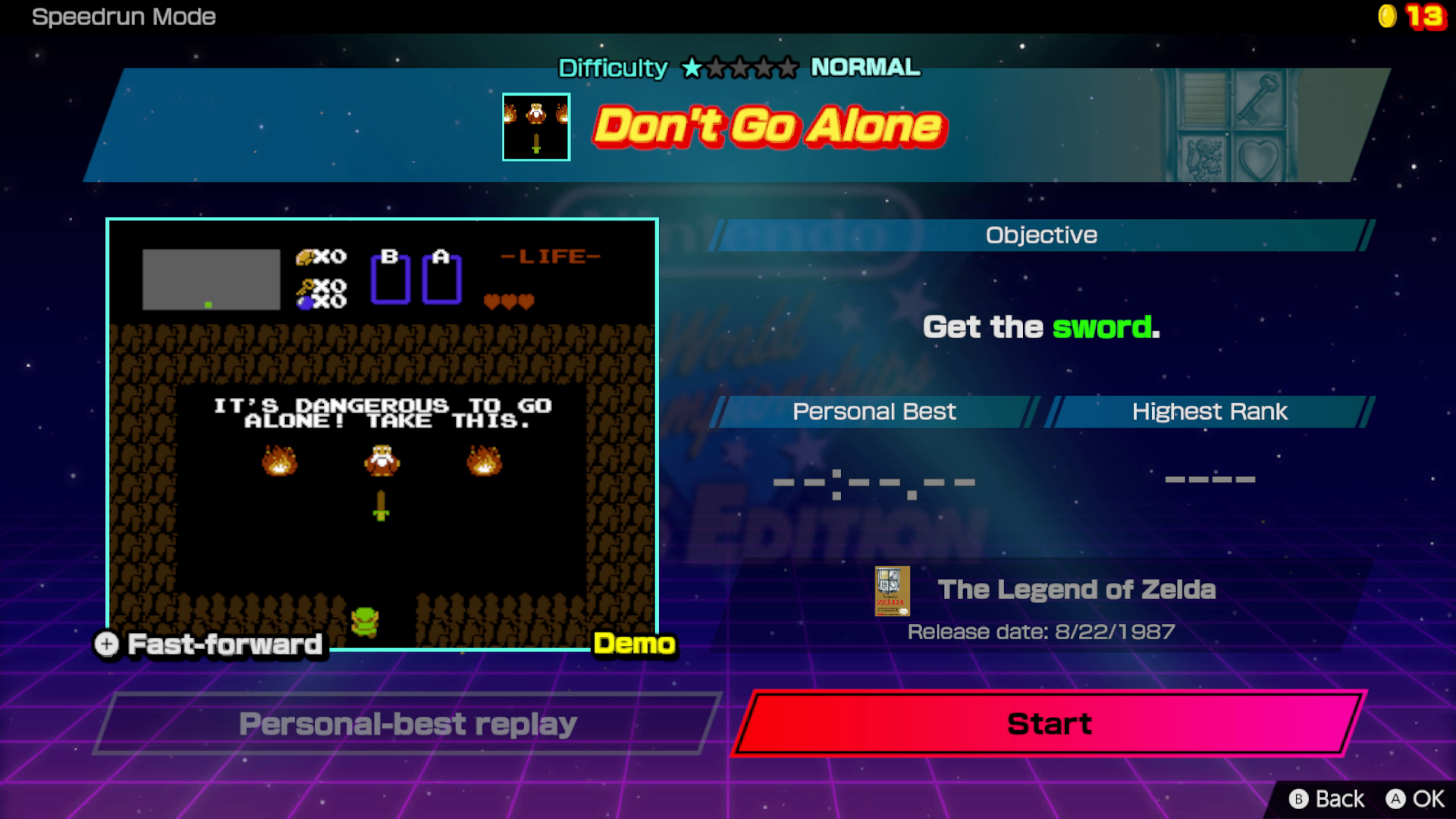Click the key icon in the top-right emblem
The image size is (1456, 819).
[1259, 97]
